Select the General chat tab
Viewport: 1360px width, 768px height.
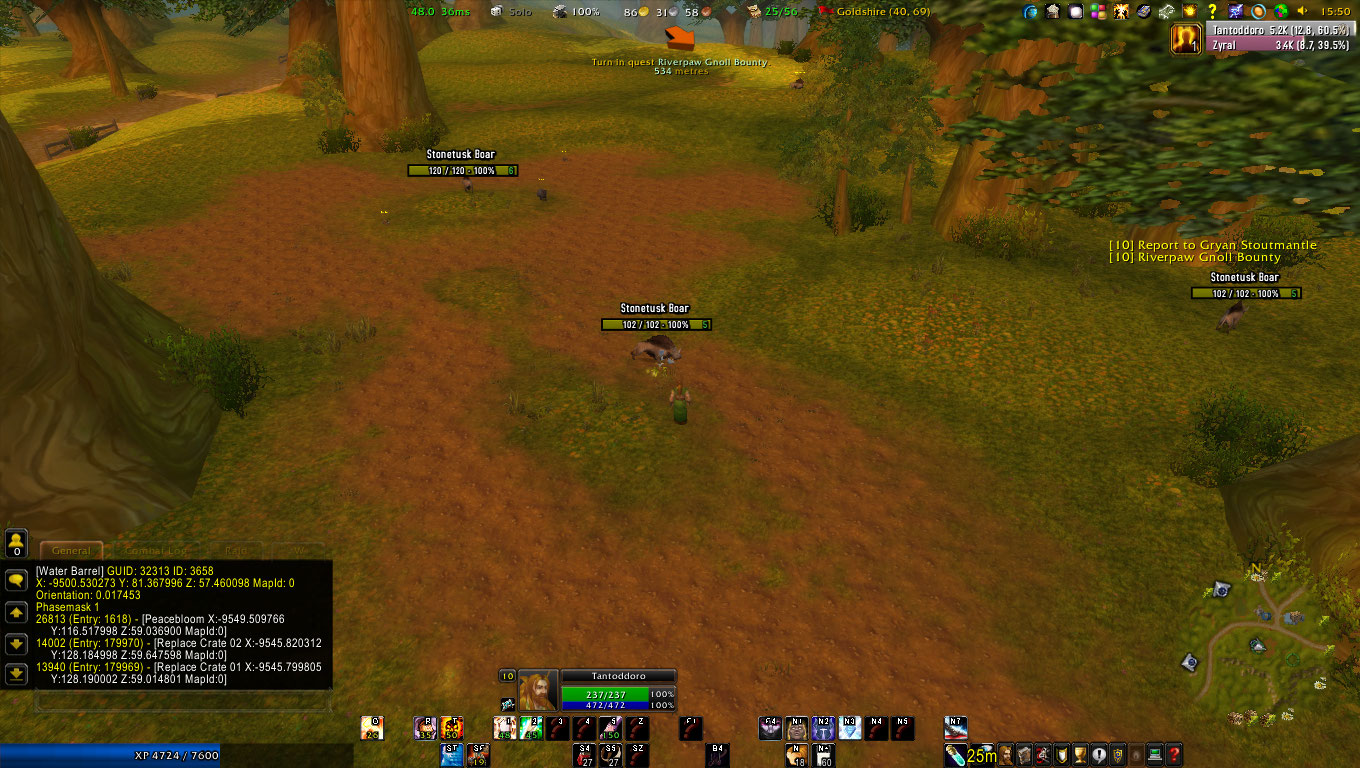point(71,550)
